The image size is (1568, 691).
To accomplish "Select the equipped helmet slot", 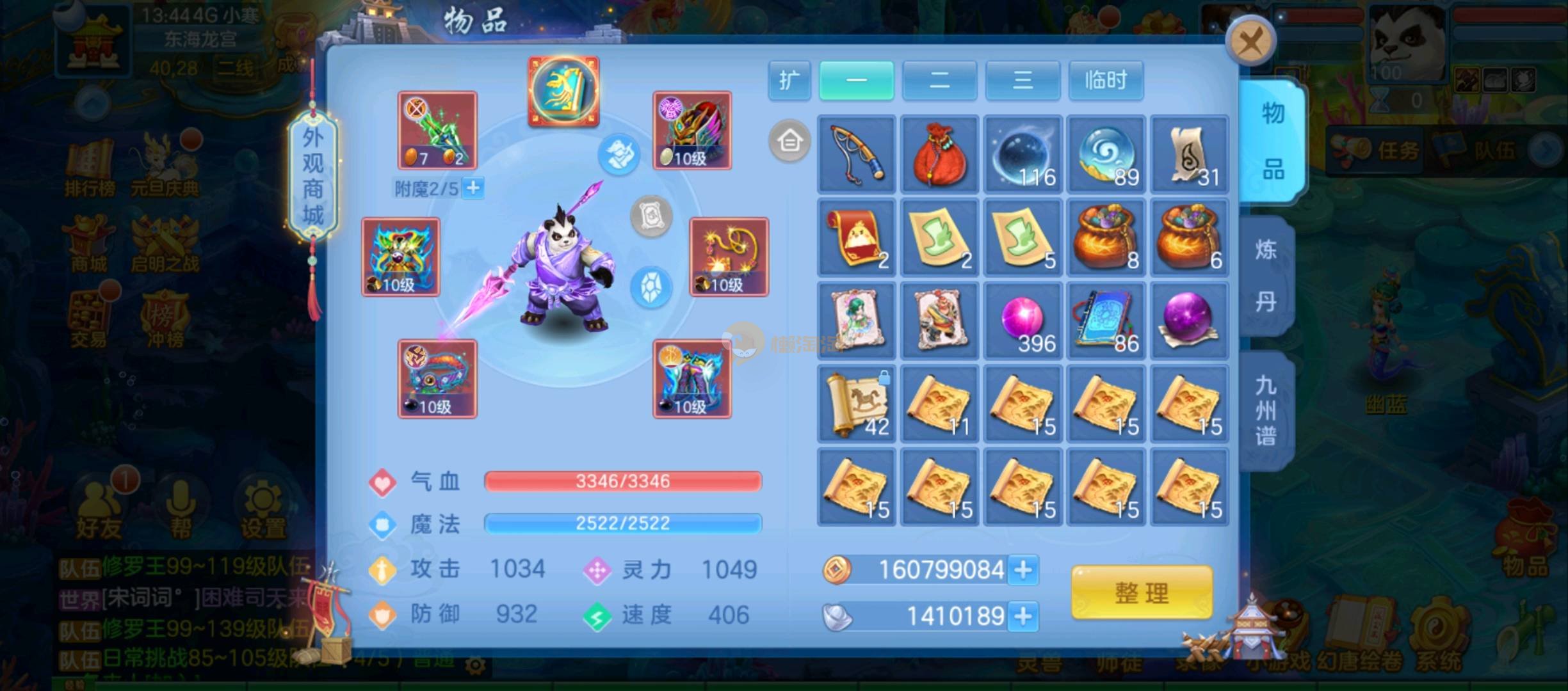I will pos(692,131).
